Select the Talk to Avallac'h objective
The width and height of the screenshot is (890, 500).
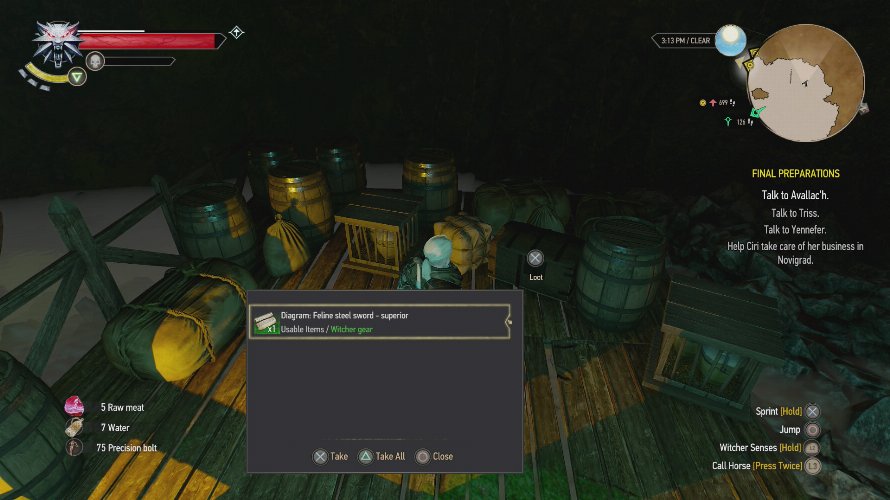(795, 195)
